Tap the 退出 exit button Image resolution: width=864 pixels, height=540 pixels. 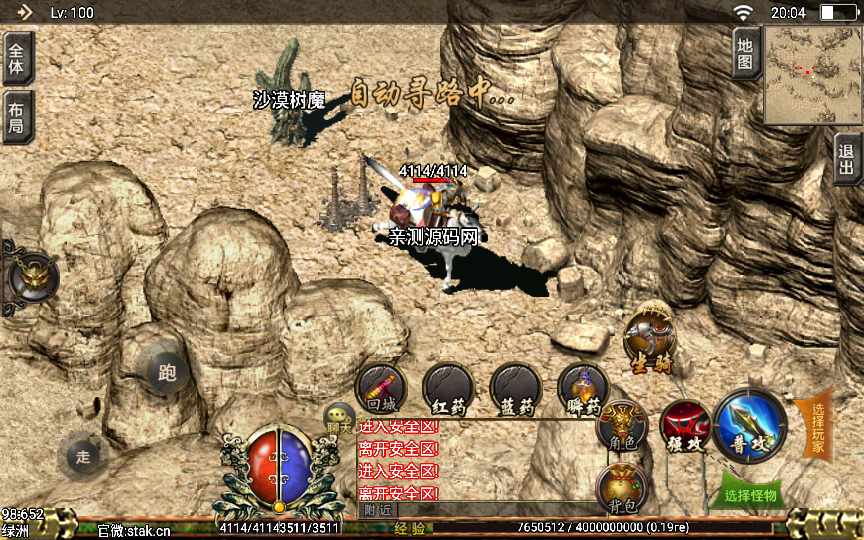[847, 158]
